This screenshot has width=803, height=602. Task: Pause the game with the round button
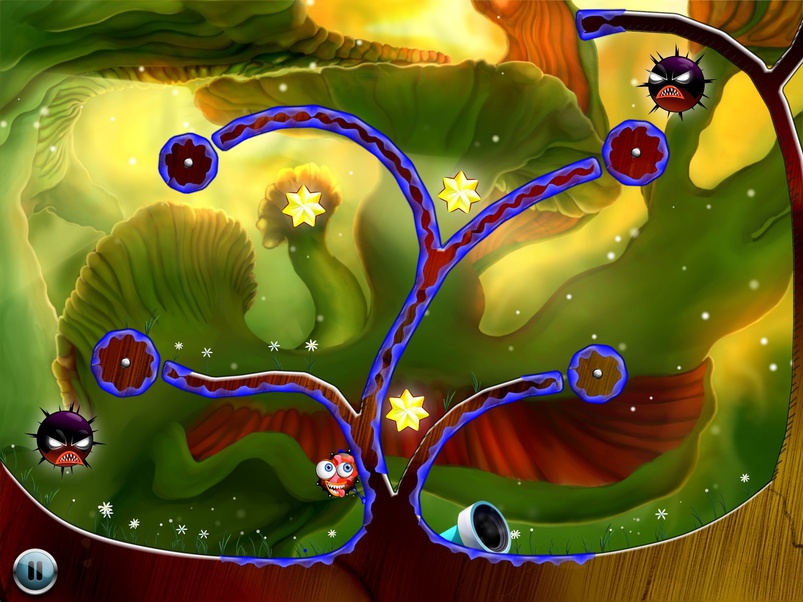[35, 572]
